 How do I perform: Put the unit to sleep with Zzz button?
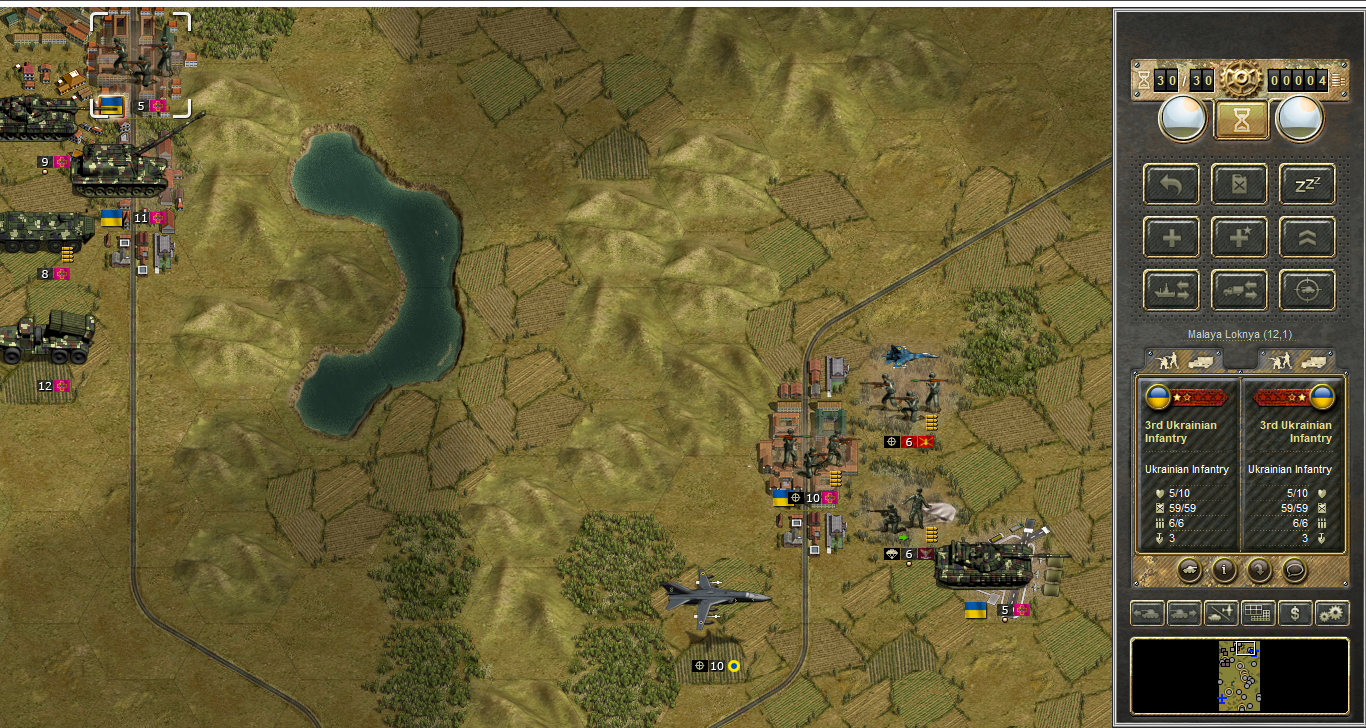tap(1308, 184)
